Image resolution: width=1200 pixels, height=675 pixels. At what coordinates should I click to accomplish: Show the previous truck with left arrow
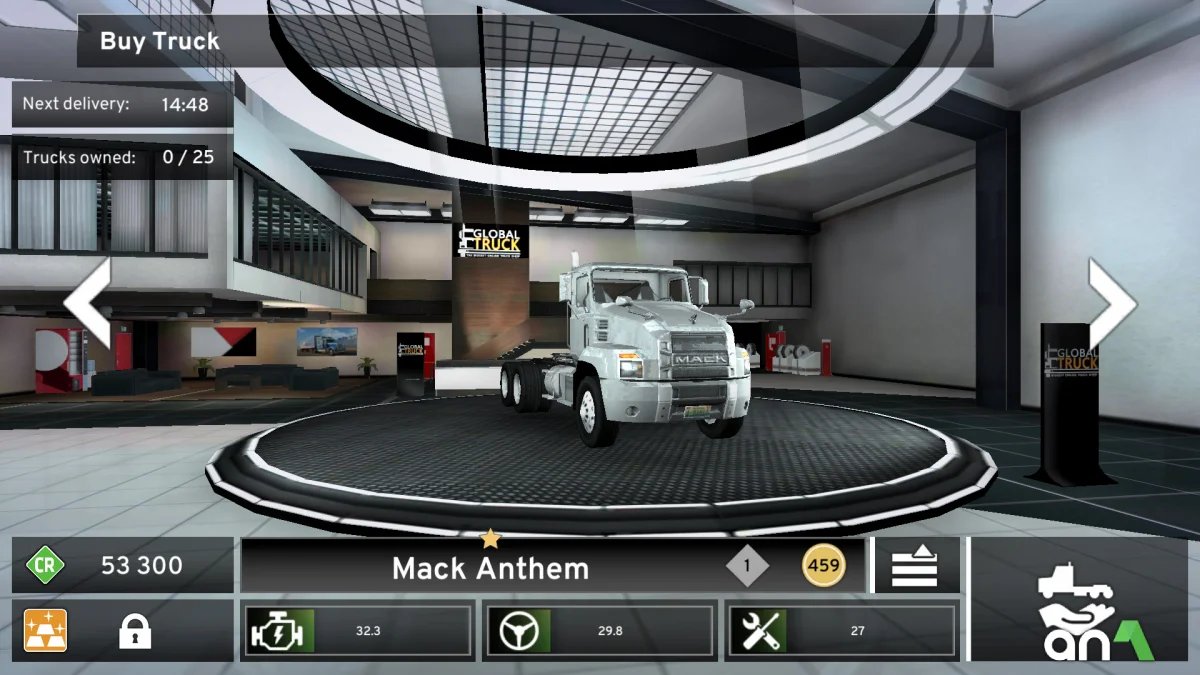(88, 304)
